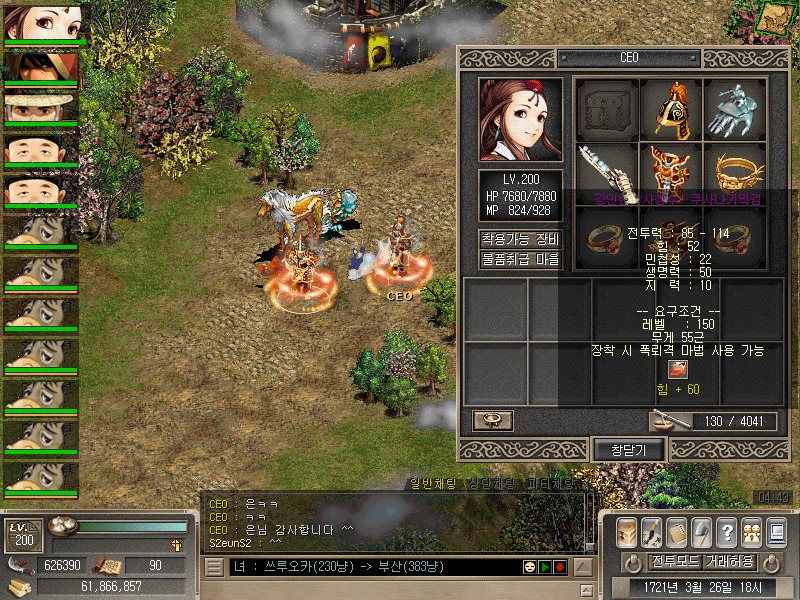Select the equipped golden helmet slot
Viewport: 800px width, 600px height.
pos(671,108)
